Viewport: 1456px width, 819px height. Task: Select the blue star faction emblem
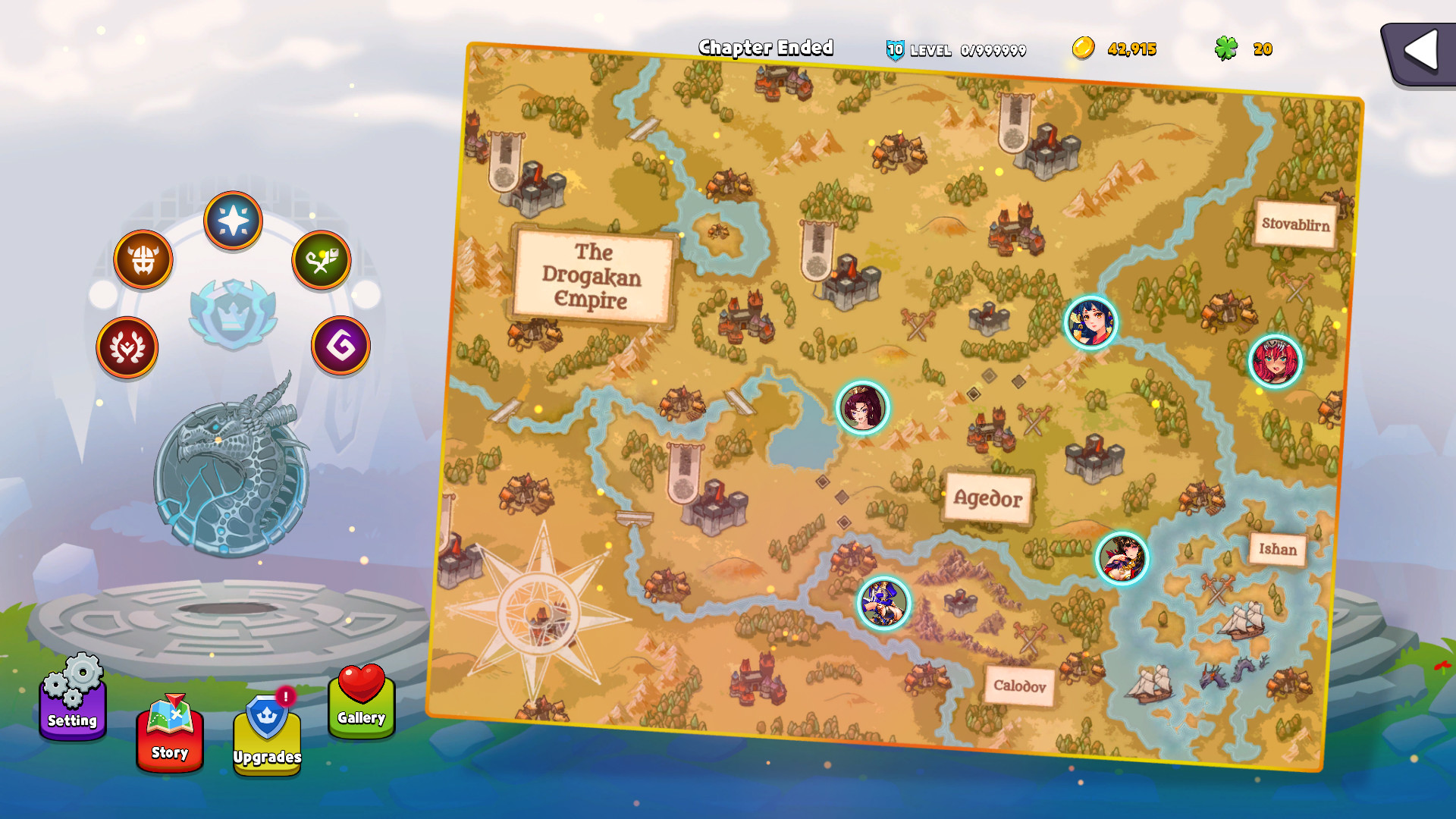pos(234,221)
